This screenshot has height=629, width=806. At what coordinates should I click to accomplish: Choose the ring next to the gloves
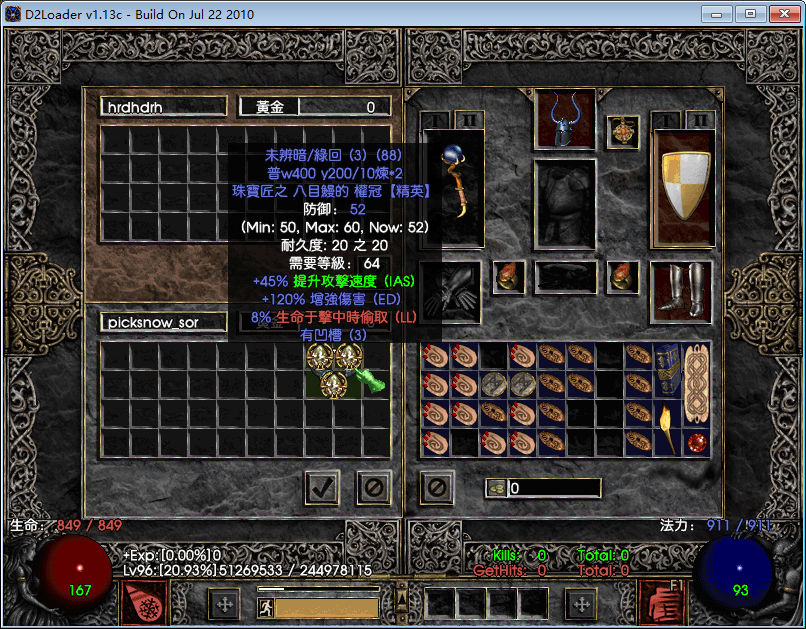[509, 277]
